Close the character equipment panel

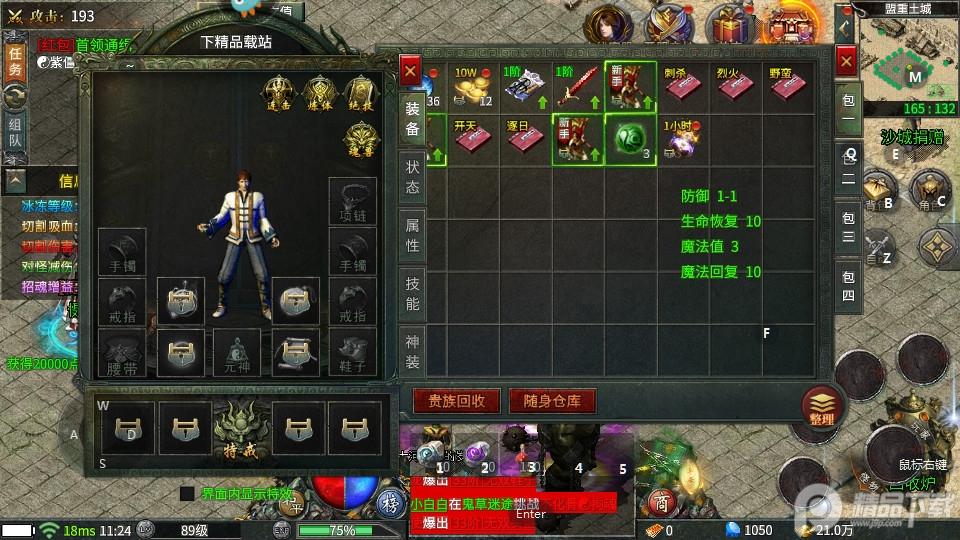tap(410, 70)
